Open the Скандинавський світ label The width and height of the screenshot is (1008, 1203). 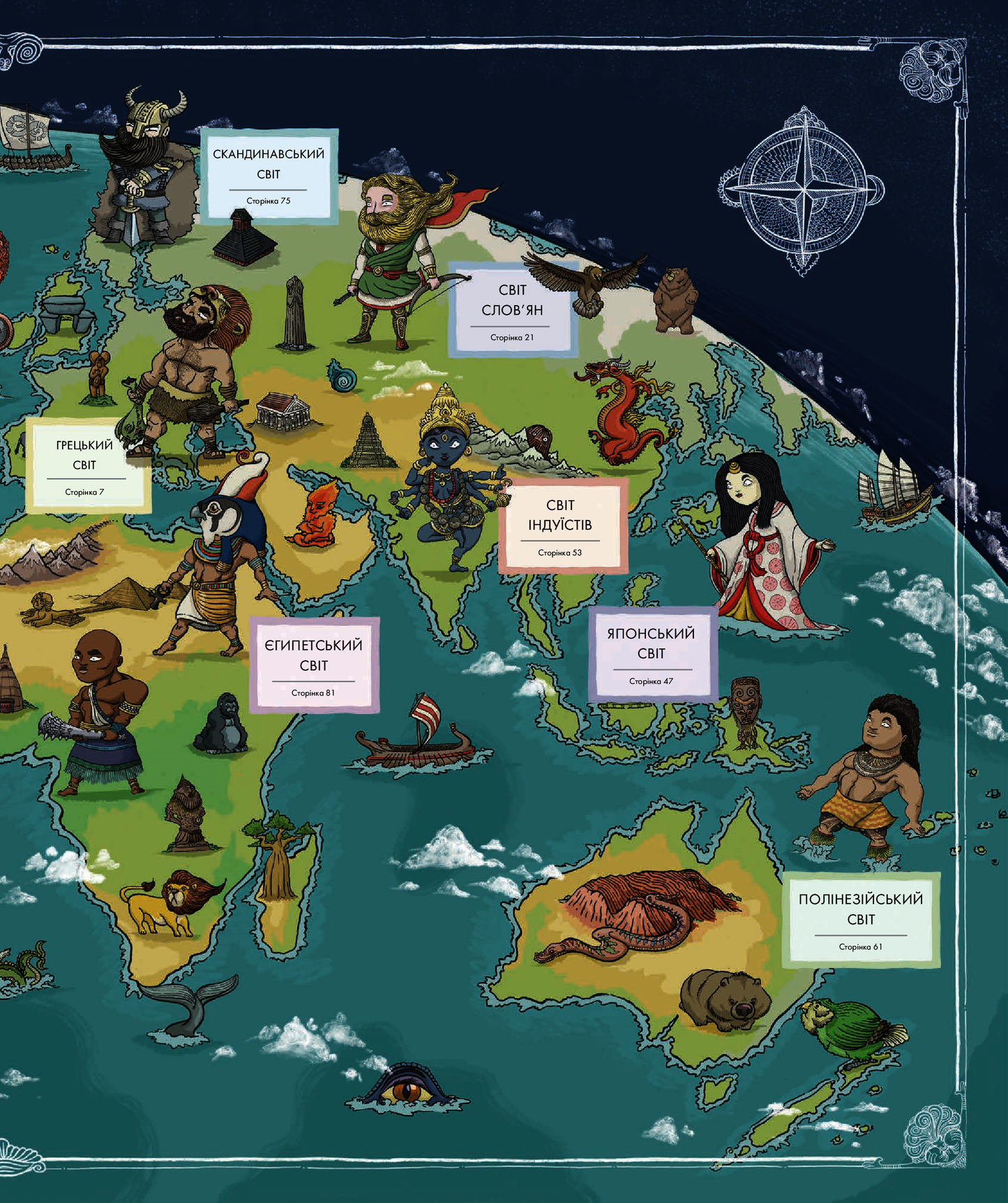(x=269, y=175)
